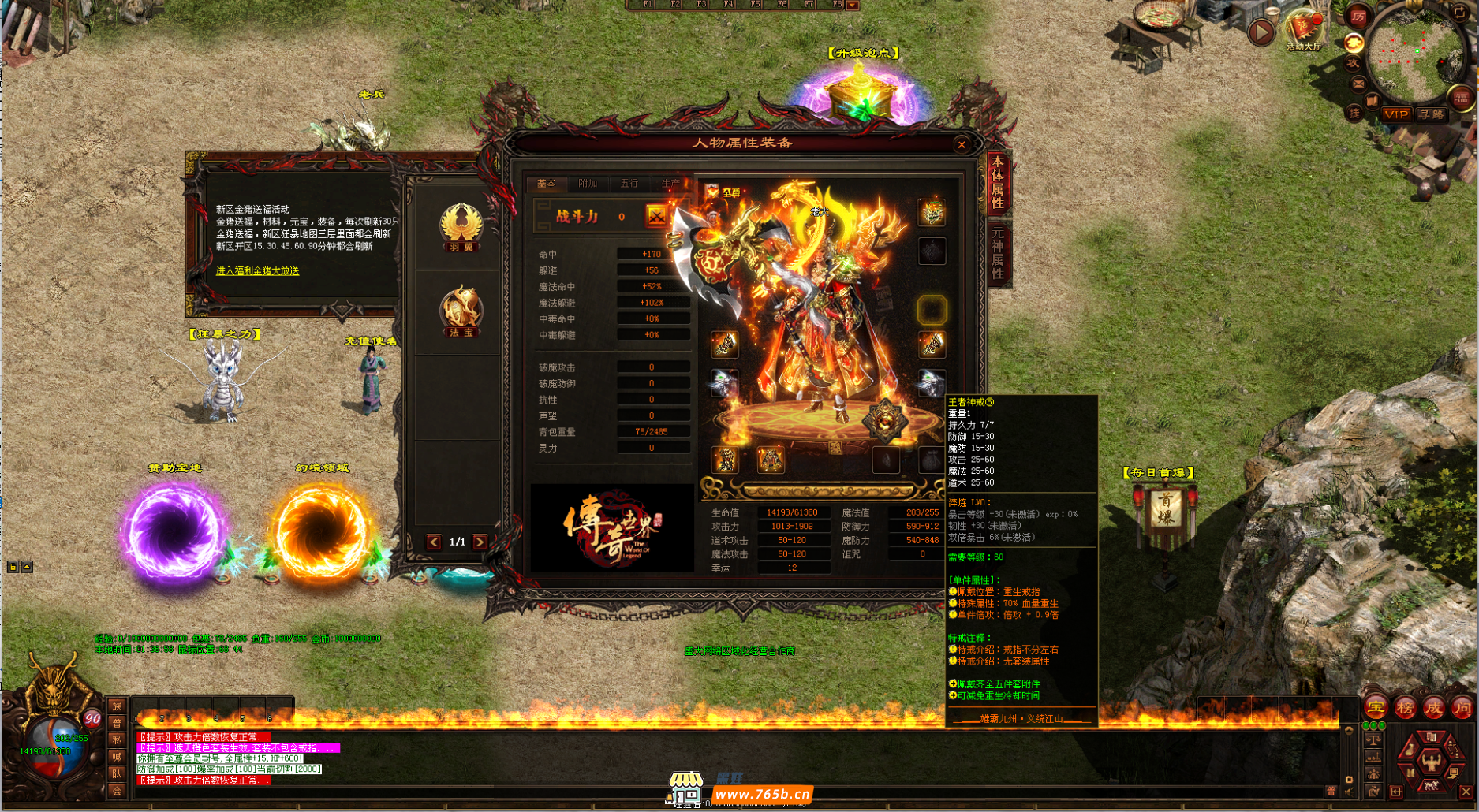This screenshot has width=1479, height=812.
Task: Open the 活动大厅 activity hall
Action: coord(1303,32)
